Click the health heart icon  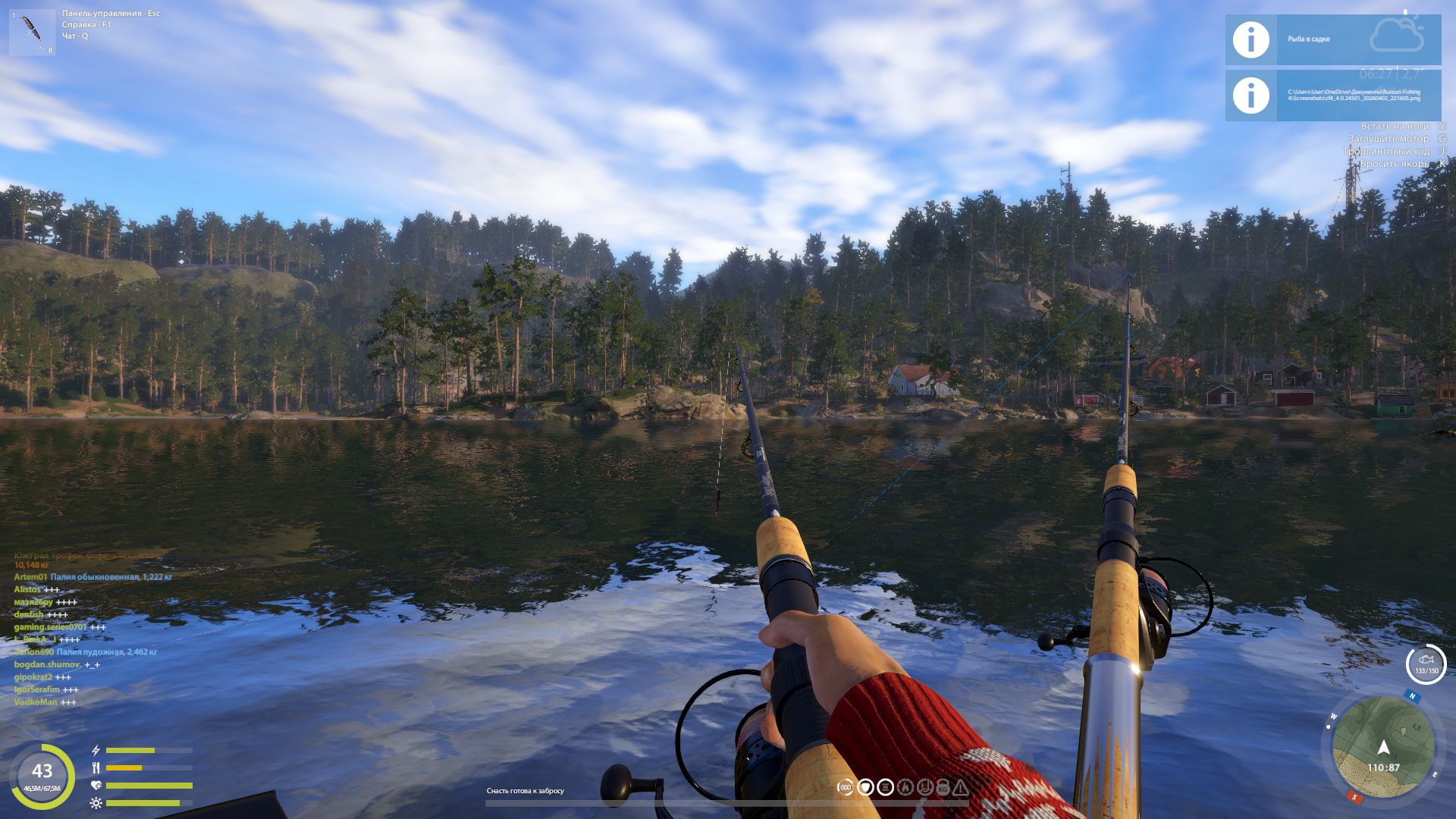96,785
